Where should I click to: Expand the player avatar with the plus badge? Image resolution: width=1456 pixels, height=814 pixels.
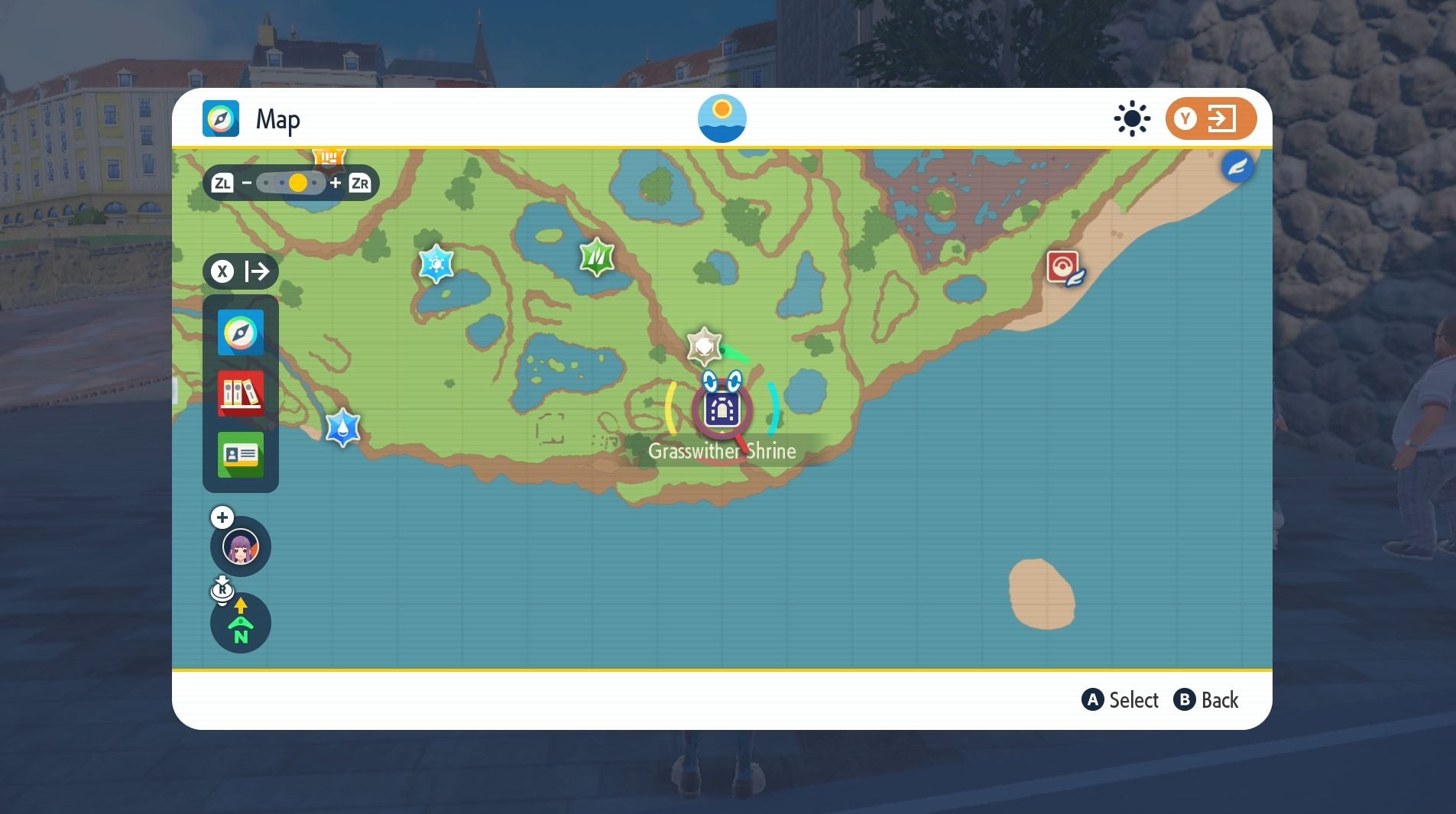coord(222,517)
